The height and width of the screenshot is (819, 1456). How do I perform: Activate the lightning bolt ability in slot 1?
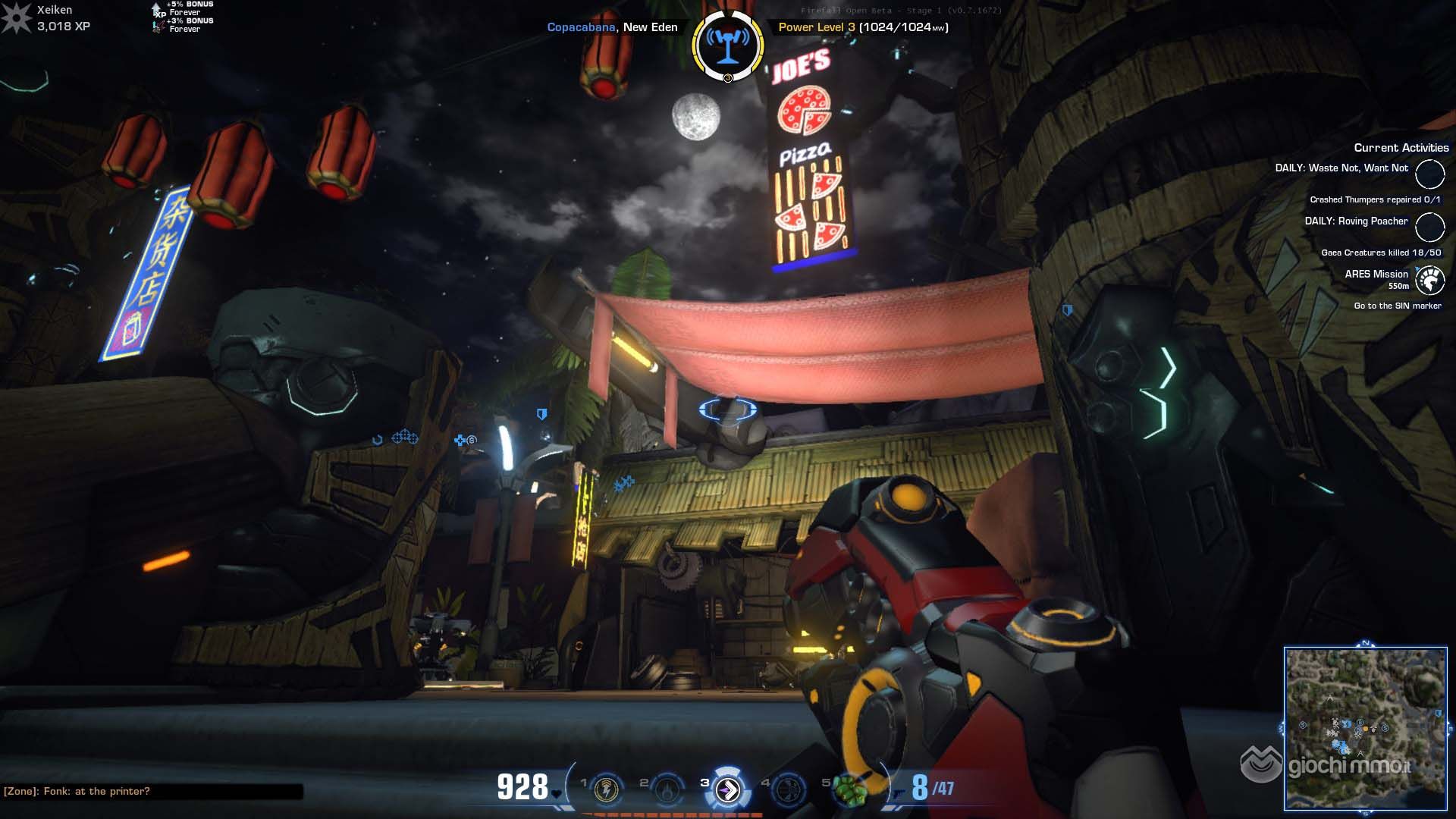click(606, 789)
